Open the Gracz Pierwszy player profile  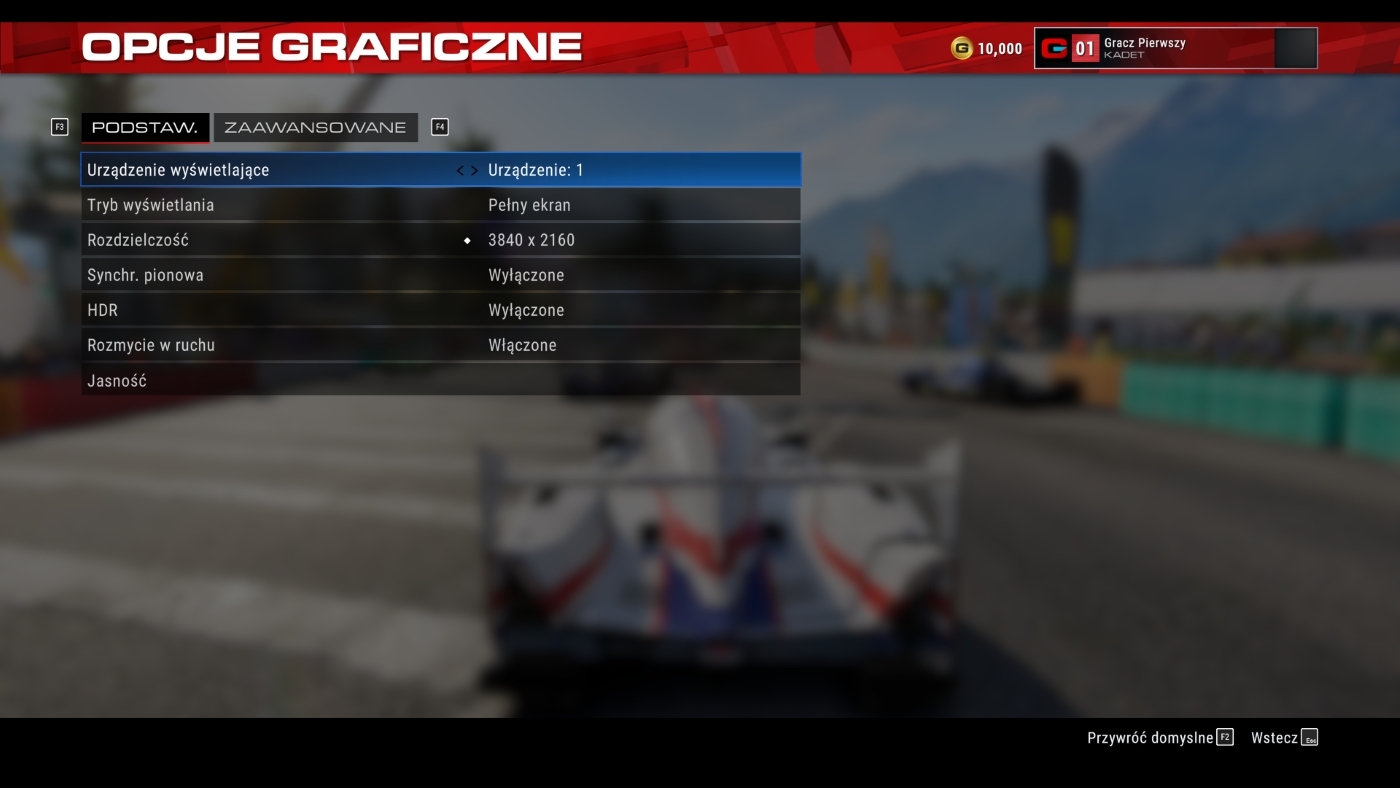[1175, 48]
